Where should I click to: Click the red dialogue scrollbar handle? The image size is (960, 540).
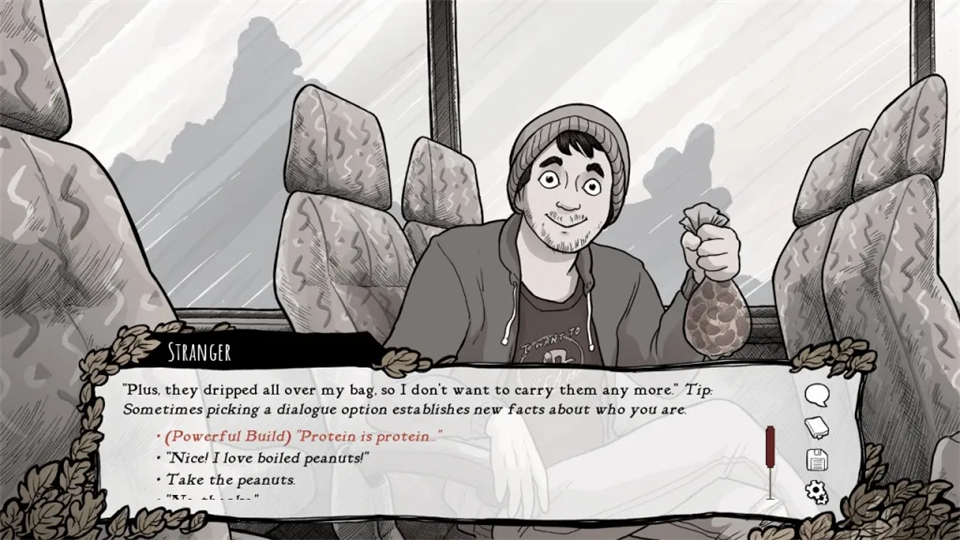(x=770, y=446)
